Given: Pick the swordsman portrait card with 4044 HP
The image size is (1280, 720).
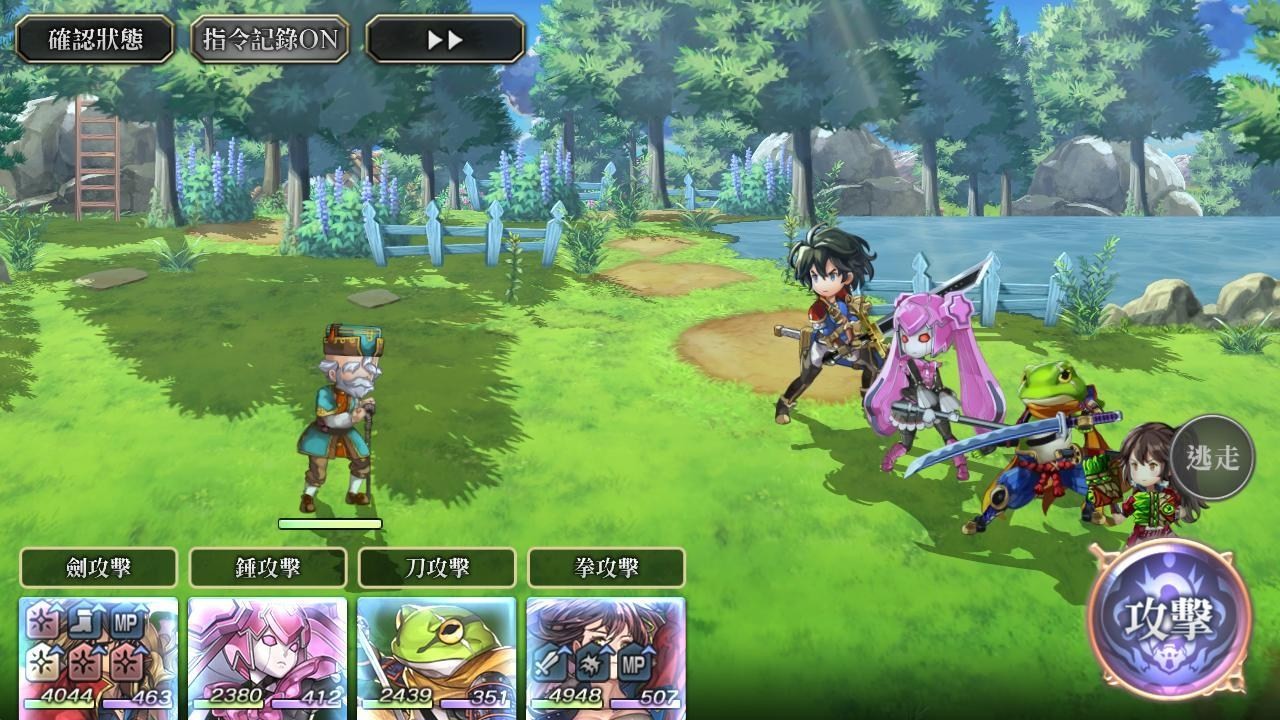Looking at the screenshot, I should point(99,657).
